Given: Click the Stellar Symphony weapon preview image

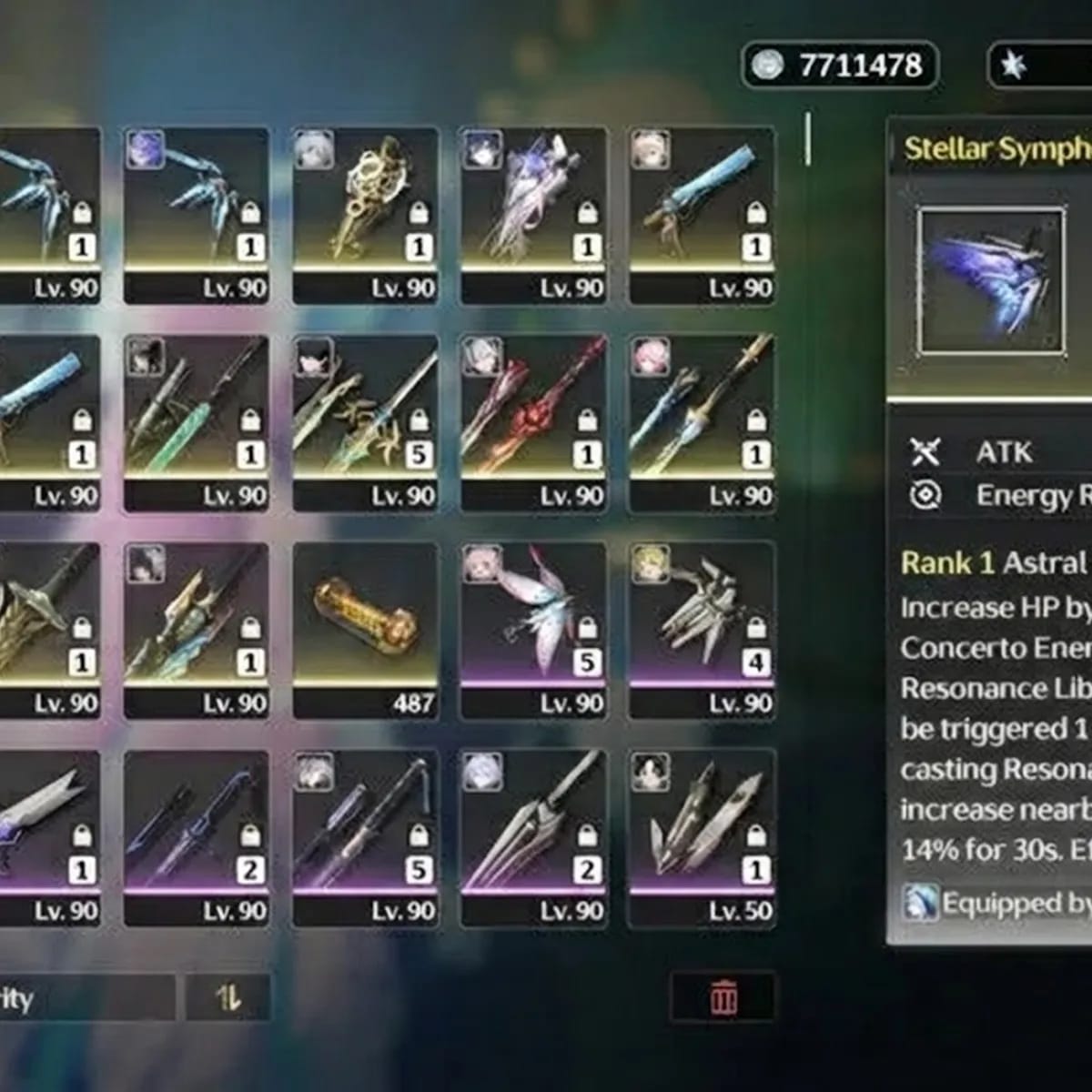Looking at the screenshot, I should tap(991, 281).
